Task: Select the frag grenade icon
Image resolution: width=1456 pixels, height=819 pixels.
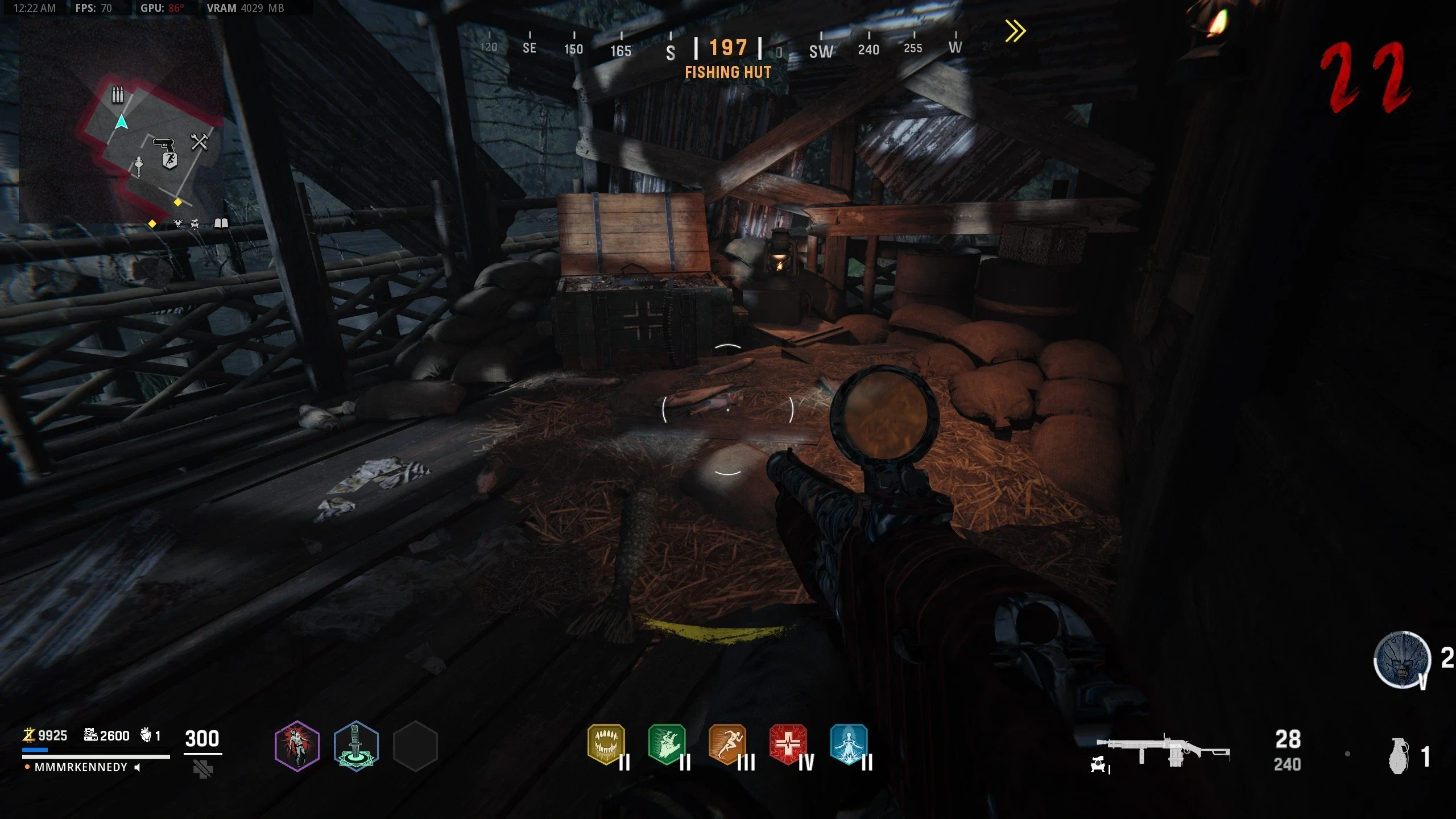Action: (1399, 756)
